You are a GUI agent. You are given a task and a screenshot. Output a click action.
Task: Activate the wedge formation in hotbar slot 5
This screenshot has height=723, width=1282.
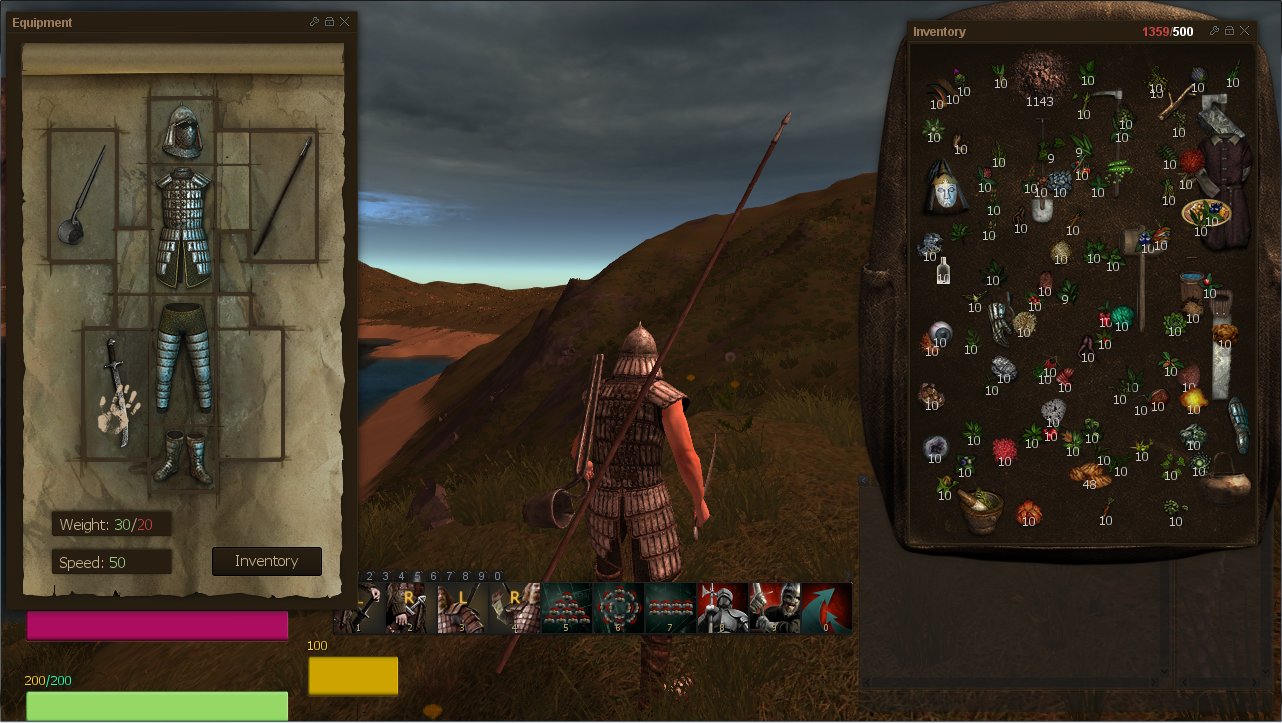coord(566,608)
